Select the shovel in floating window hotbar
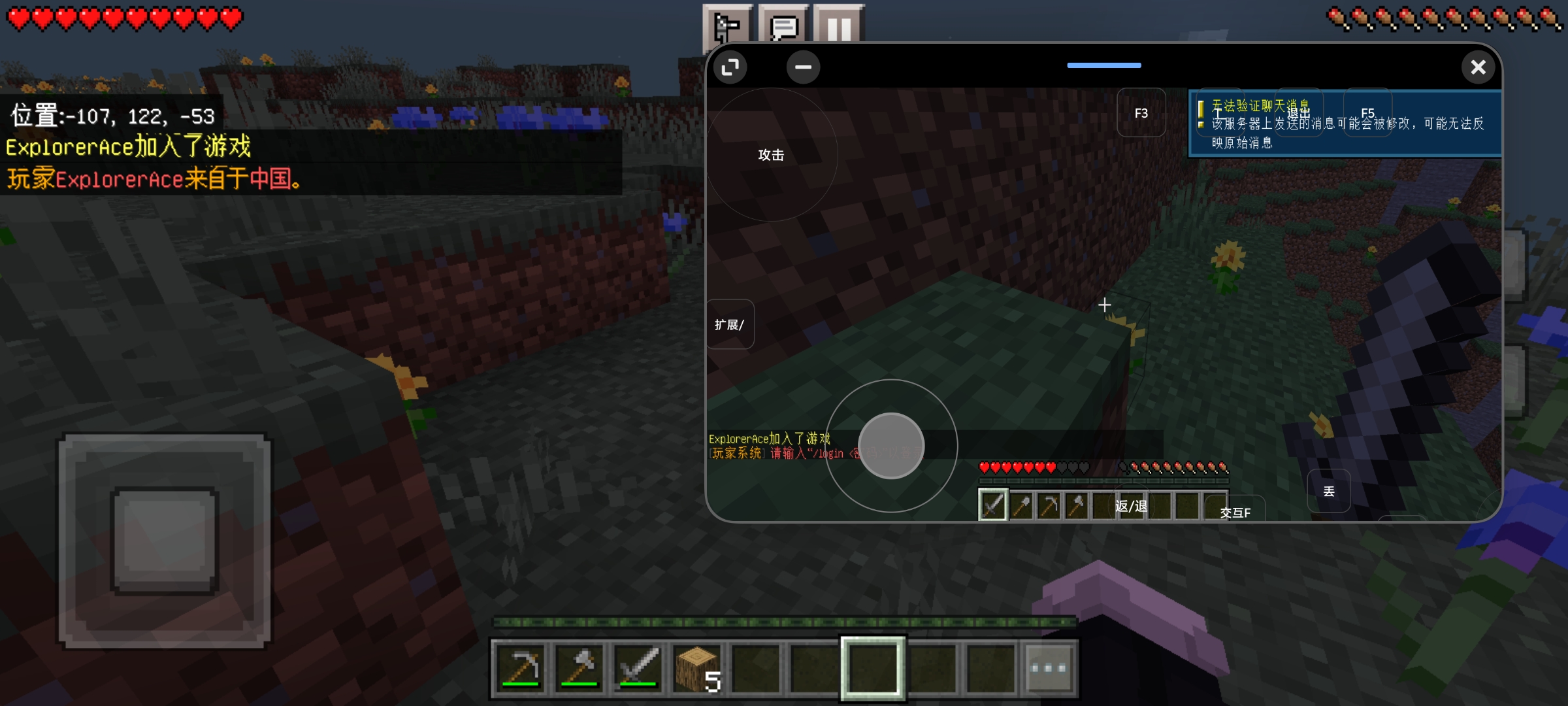The height and width of the screenshot is (706, 1568). click(1021, 506)
